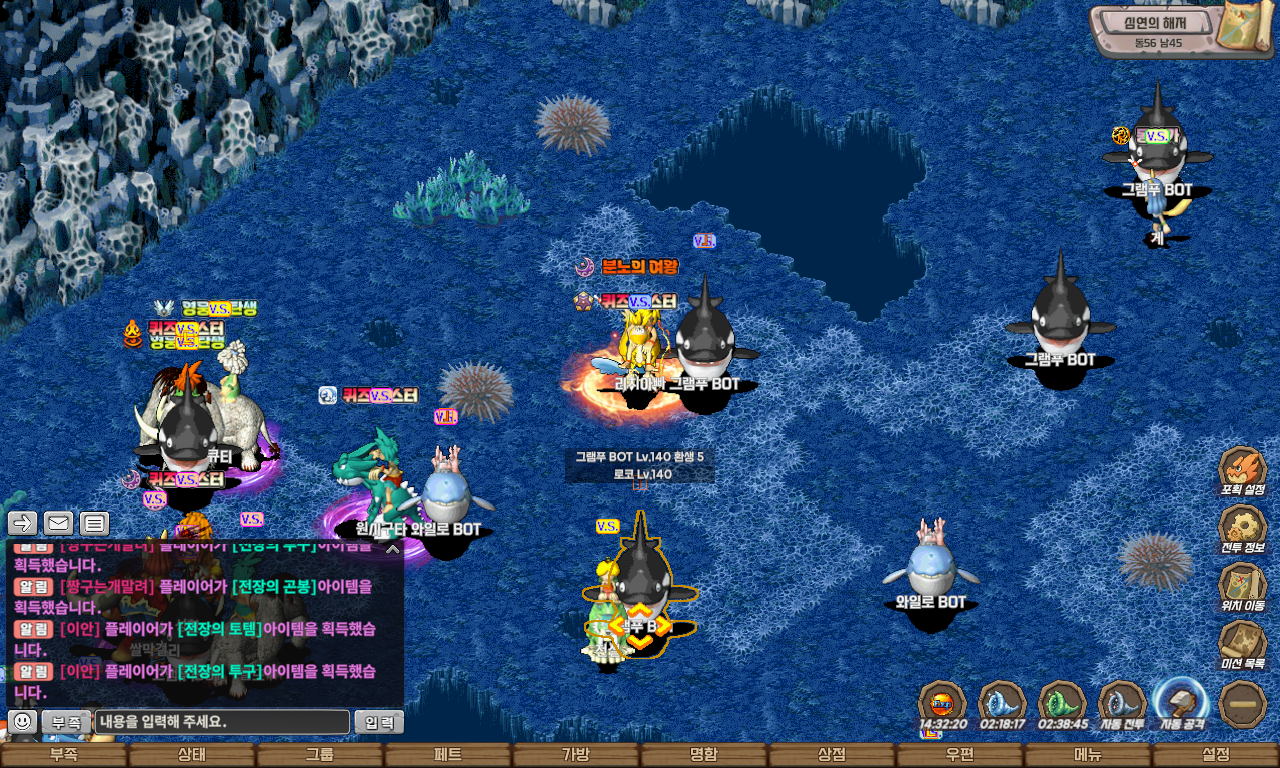Expand the chat log with the caret arrow

tap(393, 549)
